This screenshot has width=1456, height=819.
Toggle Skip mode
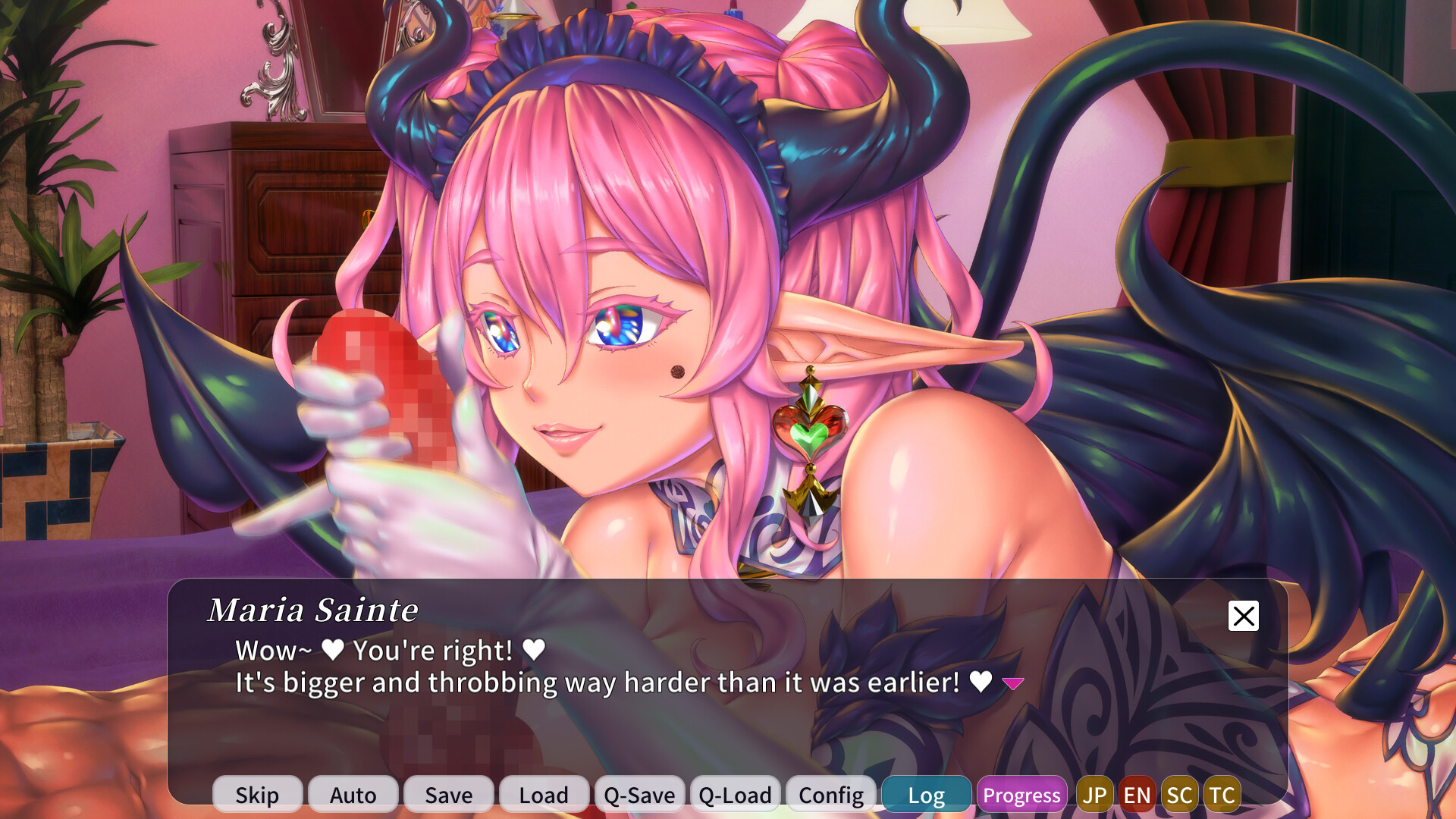click(x=257, y=795)
